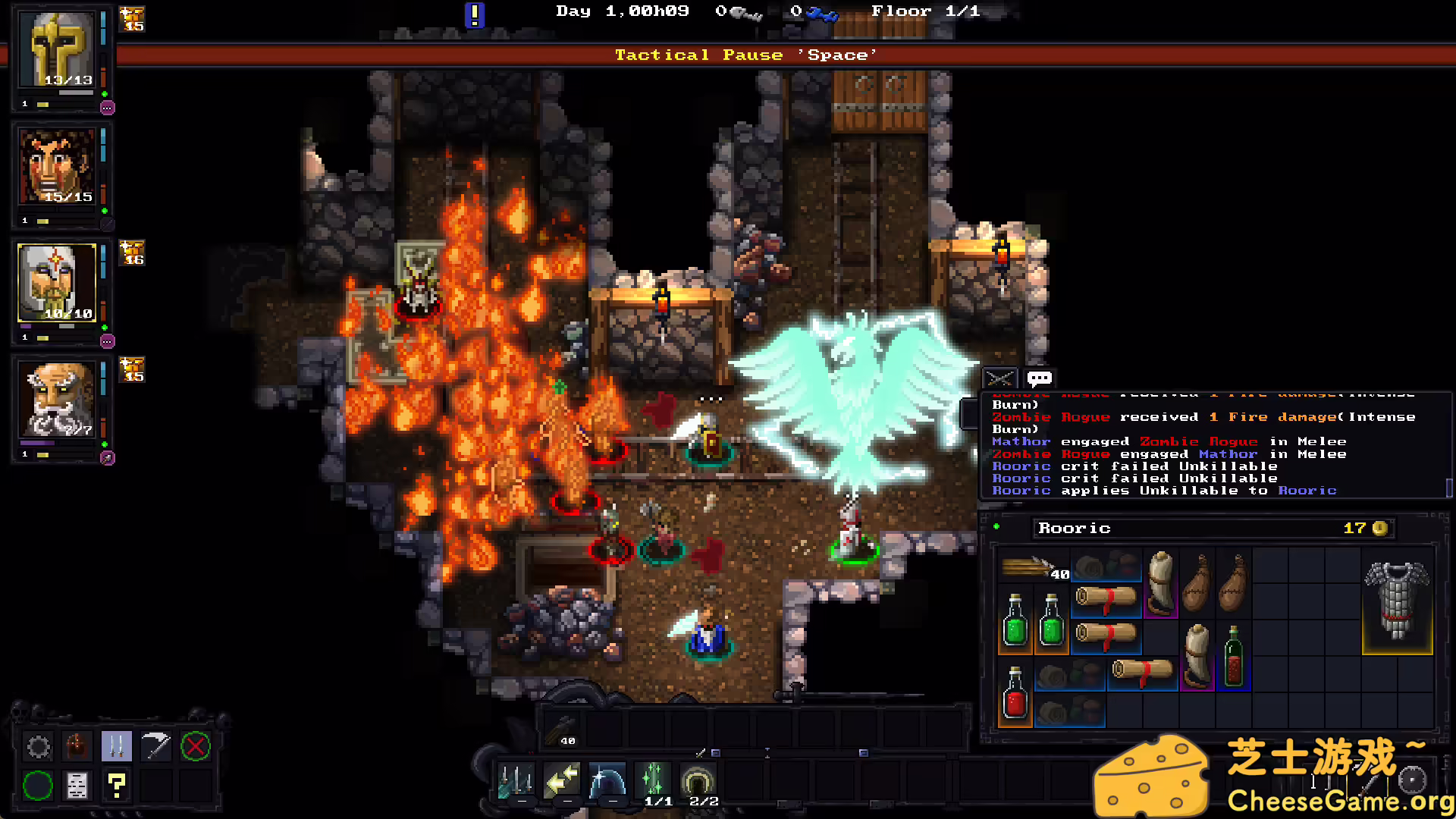Switch to the crossed swords combat log tab
1456x819 pixels.
click(x=999, y=378)
